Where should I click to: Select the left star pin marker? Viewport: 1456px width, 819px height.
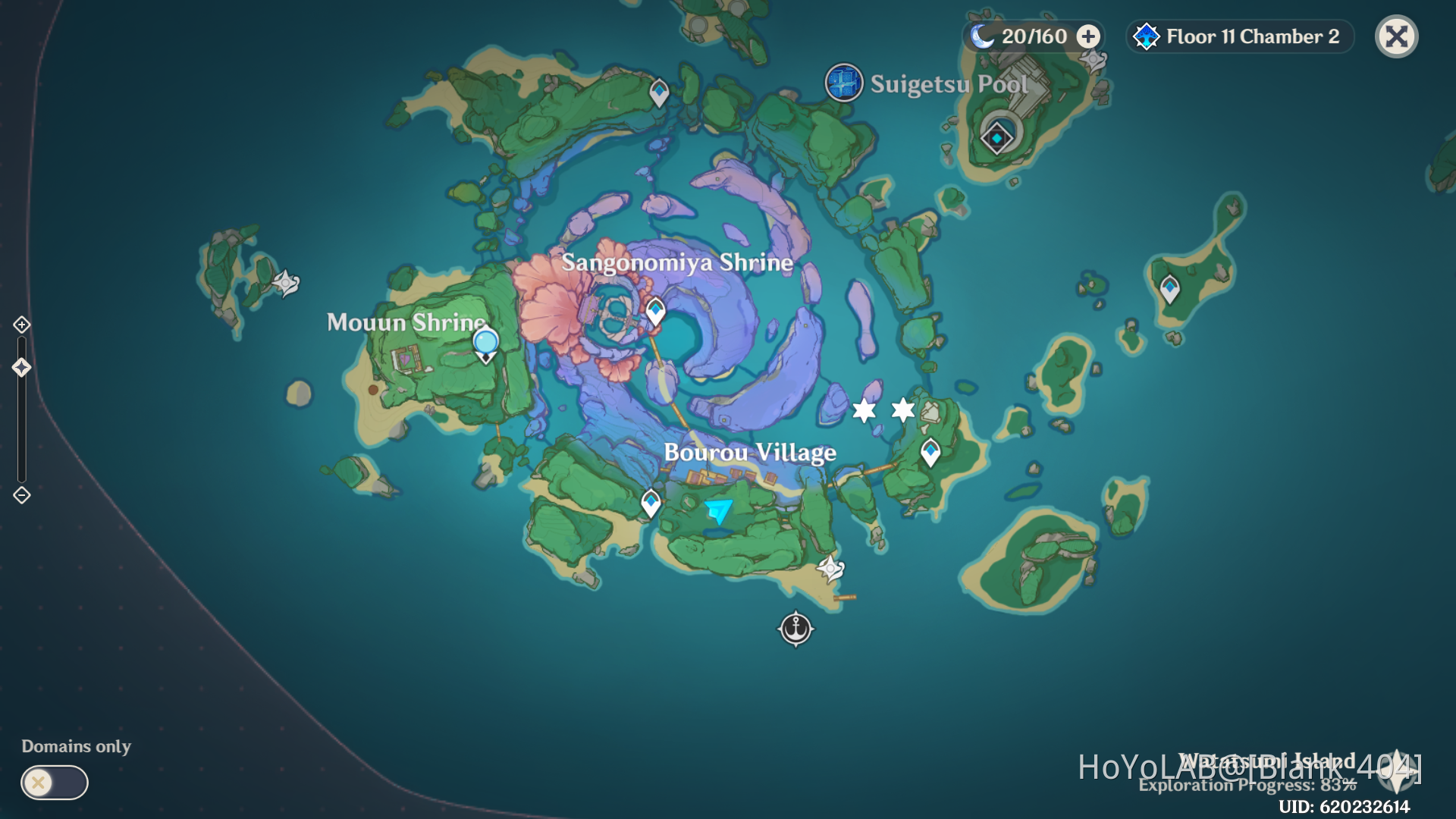click(x=863, y=410)
